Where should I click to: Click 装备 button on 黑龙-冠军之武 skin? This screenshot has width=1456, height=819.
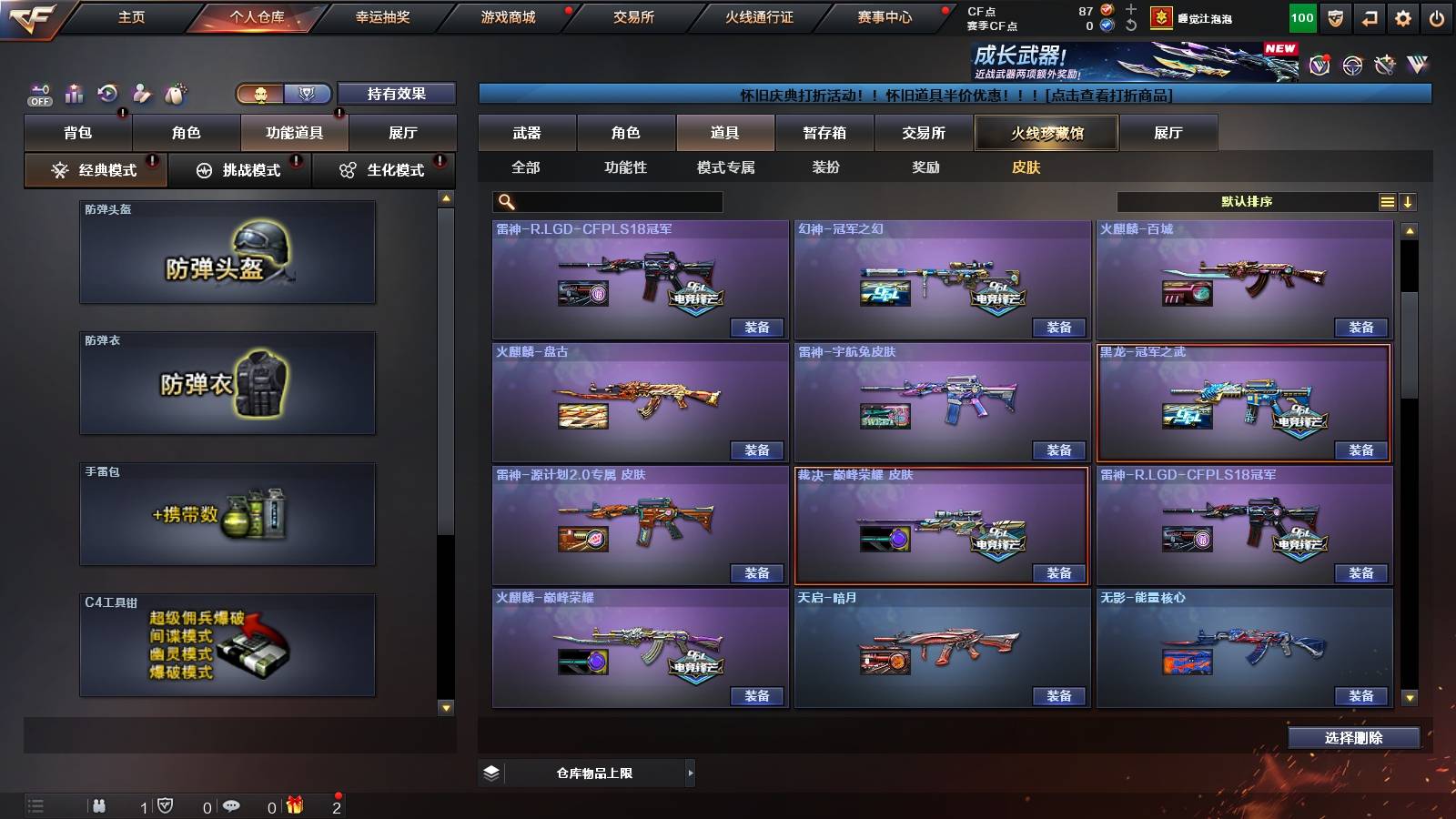coord(1360,450)
